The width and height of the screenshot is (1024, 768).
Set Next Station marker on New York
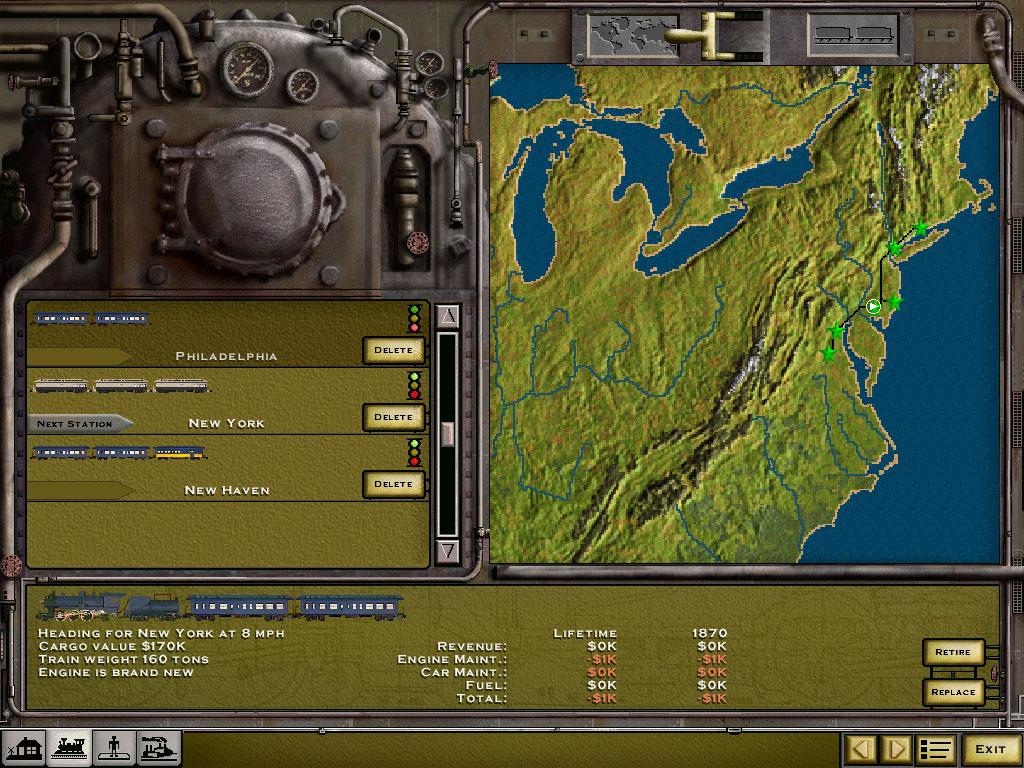pyautogui.click(x=80, y=423)
